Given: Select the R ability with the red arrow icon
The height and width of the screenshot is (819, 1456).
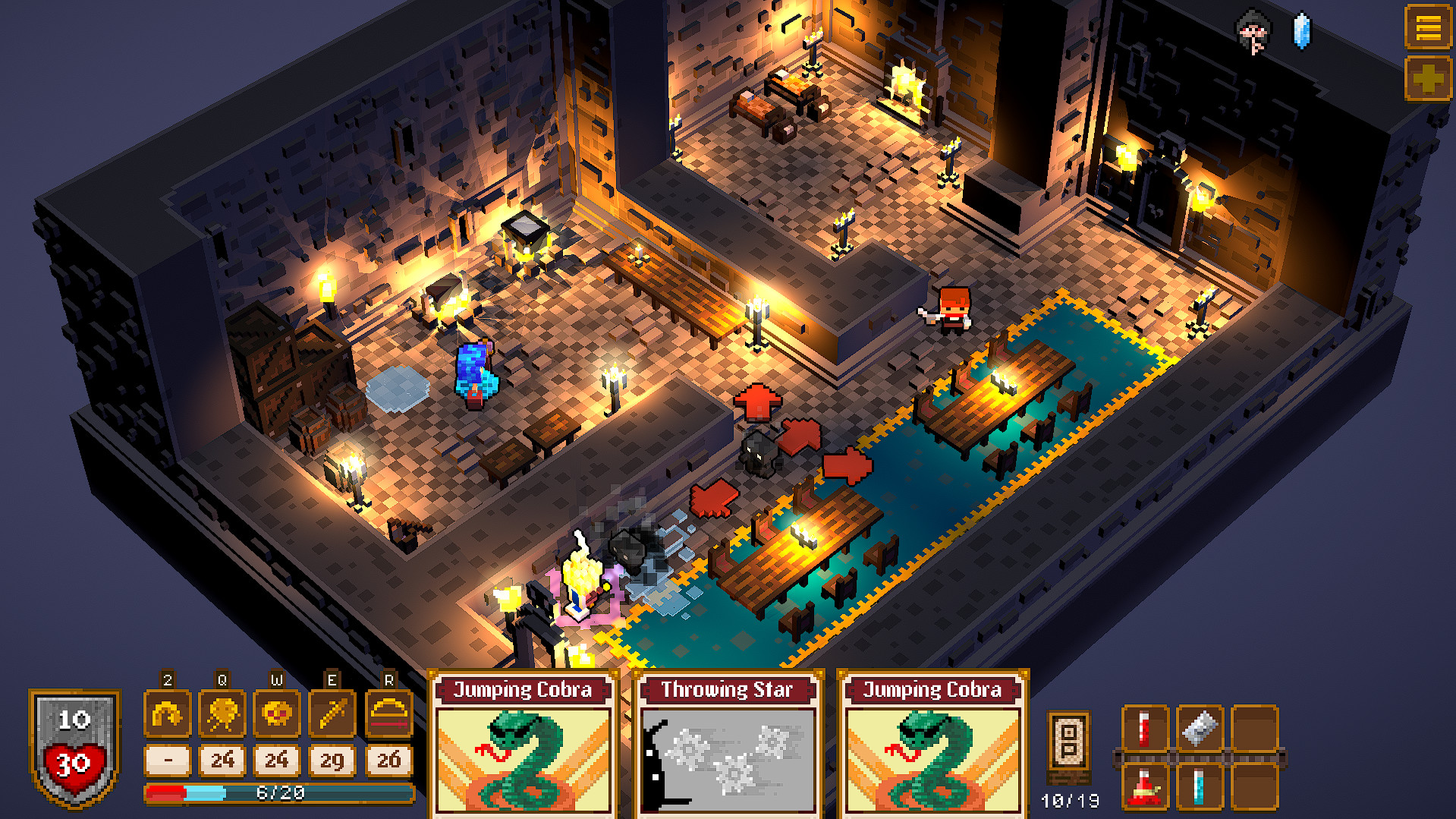Looking at the screenshot, I should [388, 714].
